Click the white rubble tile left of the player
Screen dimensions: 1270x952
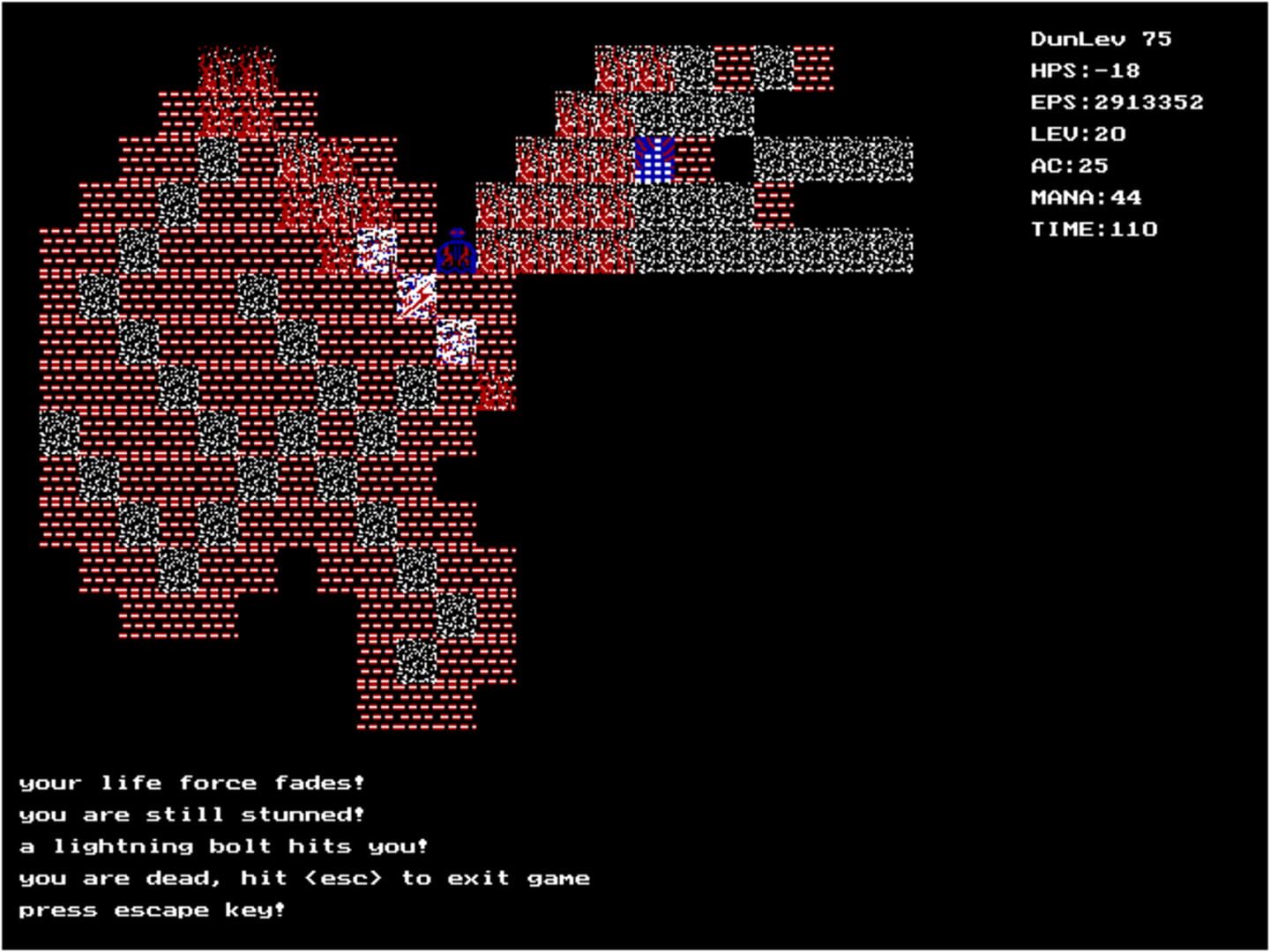coord(377,249)
